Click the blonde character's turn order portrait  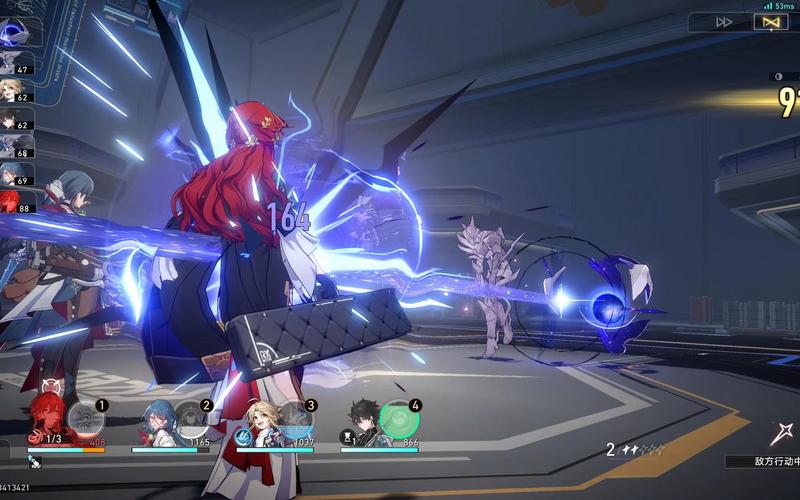click(15, 92)
